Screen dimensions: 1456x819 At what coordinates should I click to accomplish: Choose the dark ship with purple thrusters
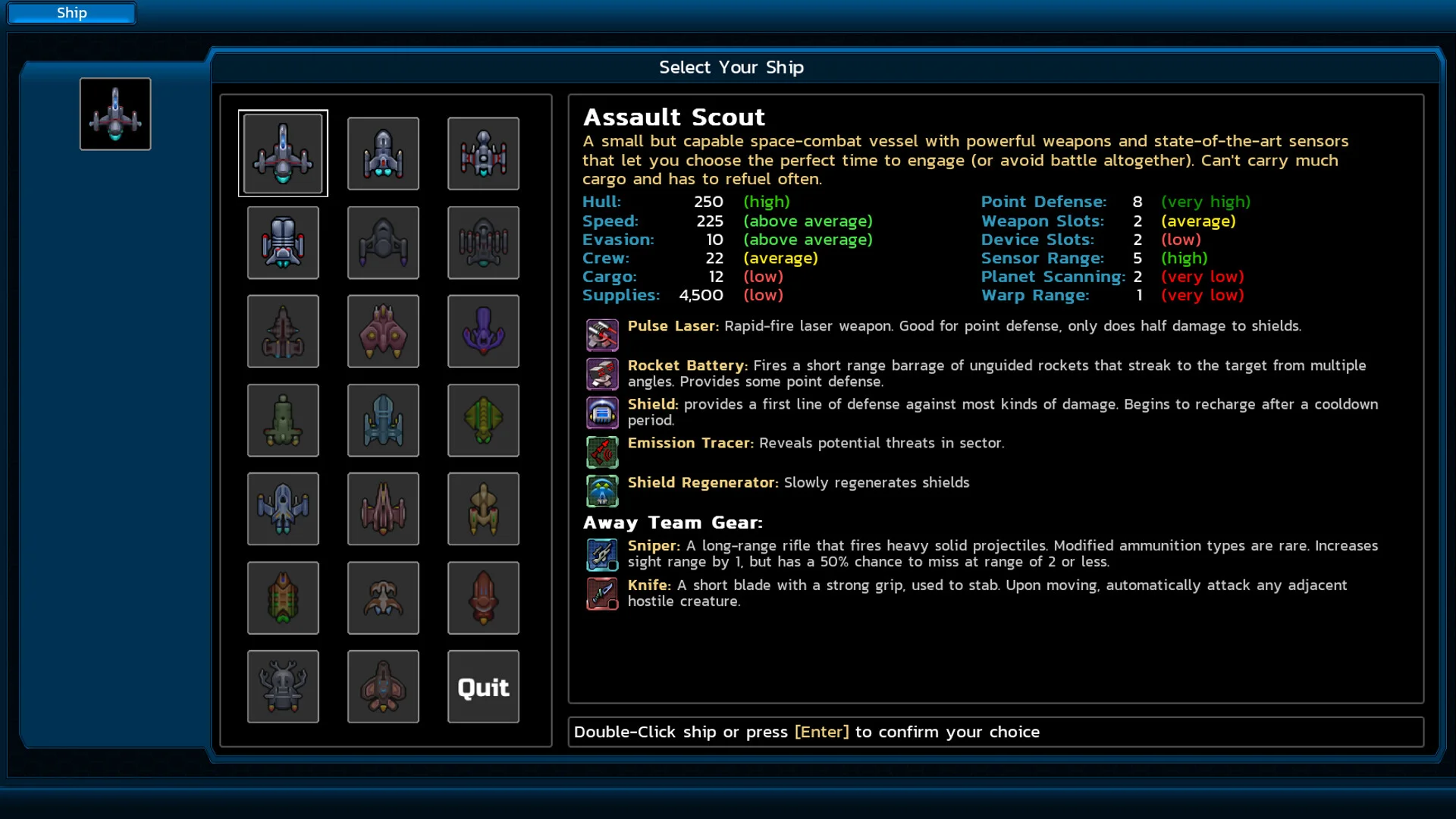point(383,243)
